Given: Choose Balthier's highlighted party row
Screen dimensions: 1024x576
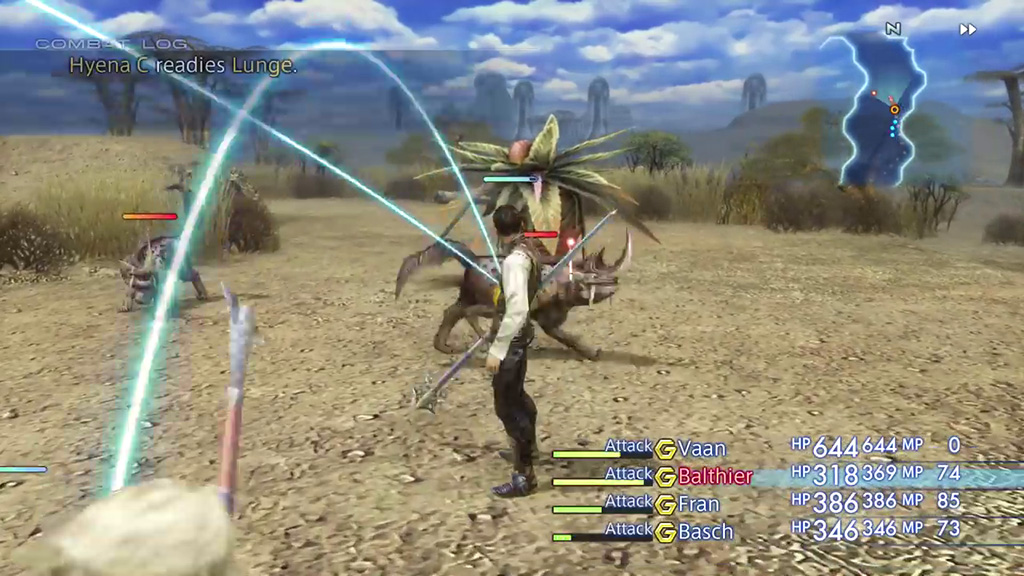Looking at the screenshot, I should tap(714, 476).
